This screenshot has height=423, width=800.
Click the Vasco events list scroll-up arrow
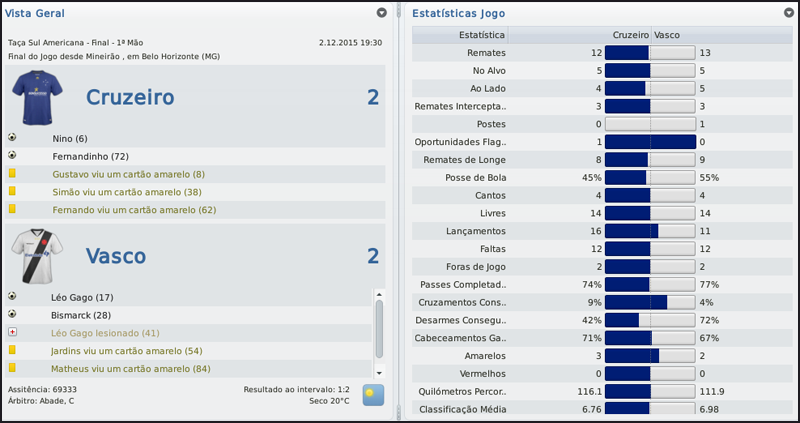[x=379, y=294]
